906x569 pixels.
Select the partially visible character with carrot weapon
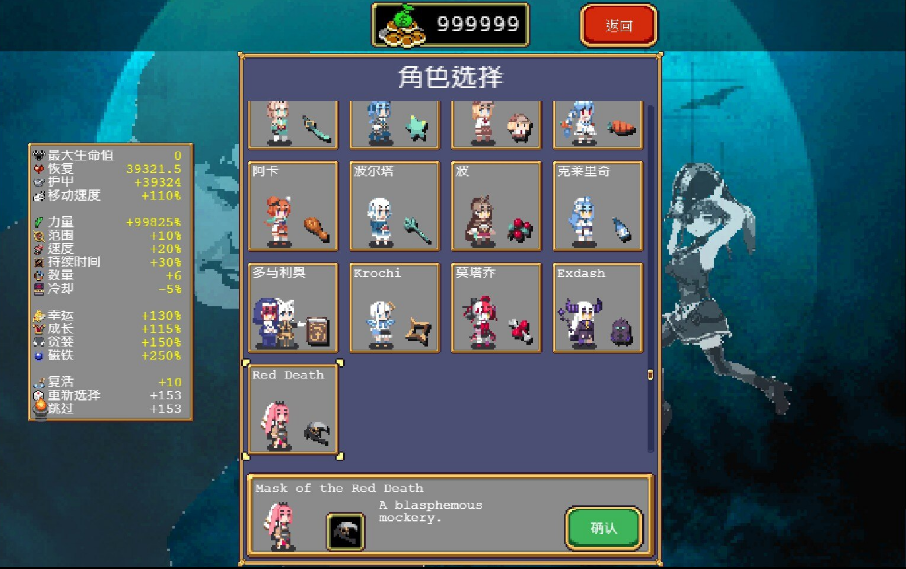click(597, 124)
